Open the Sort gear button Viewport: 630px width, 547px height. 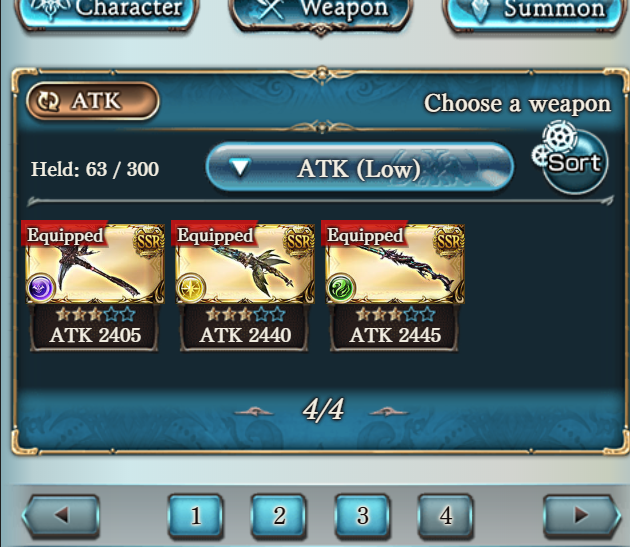pos(574,161)
